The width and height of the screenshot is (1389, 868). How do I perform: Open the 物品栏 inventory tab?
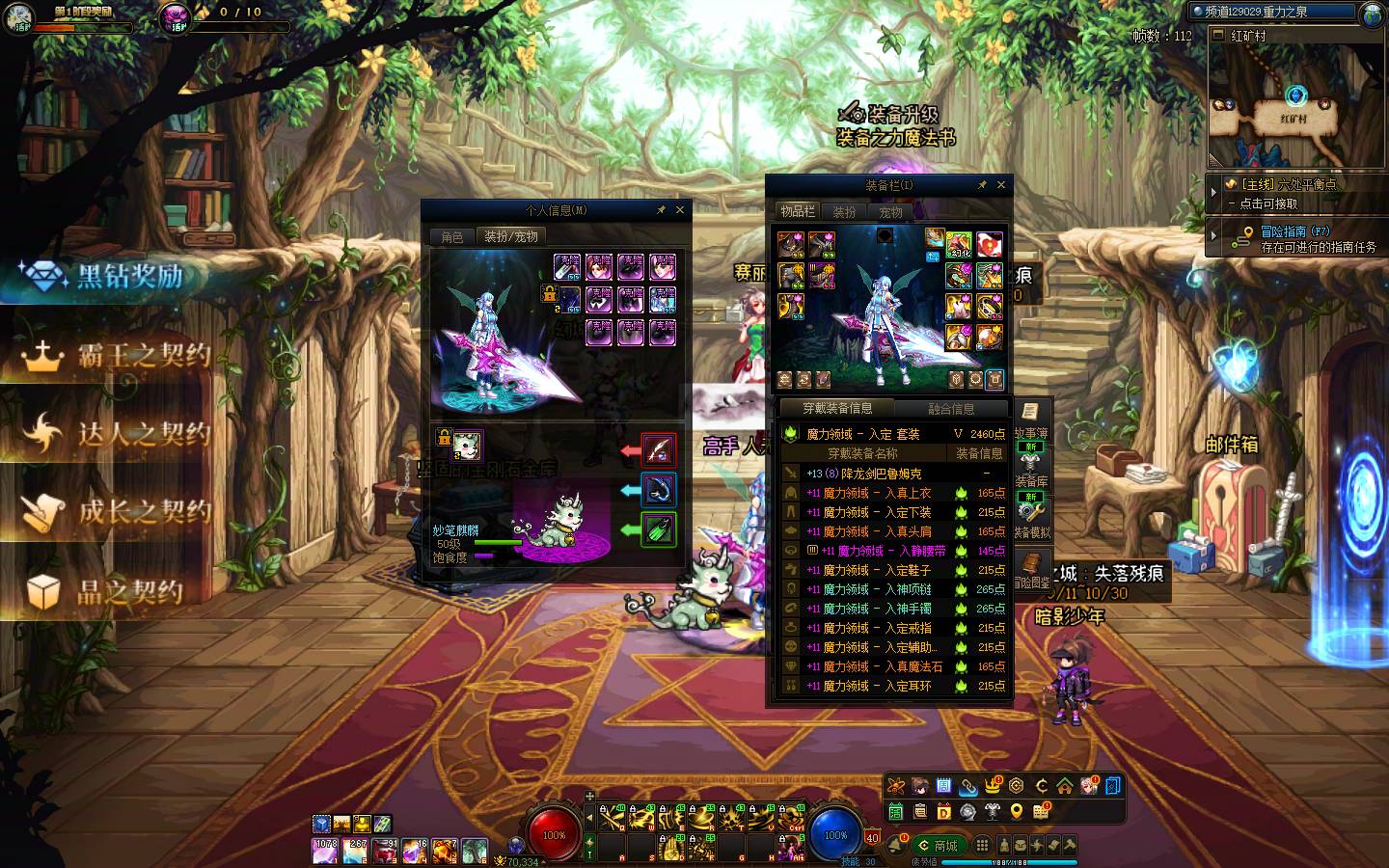(x=798, y=211)
